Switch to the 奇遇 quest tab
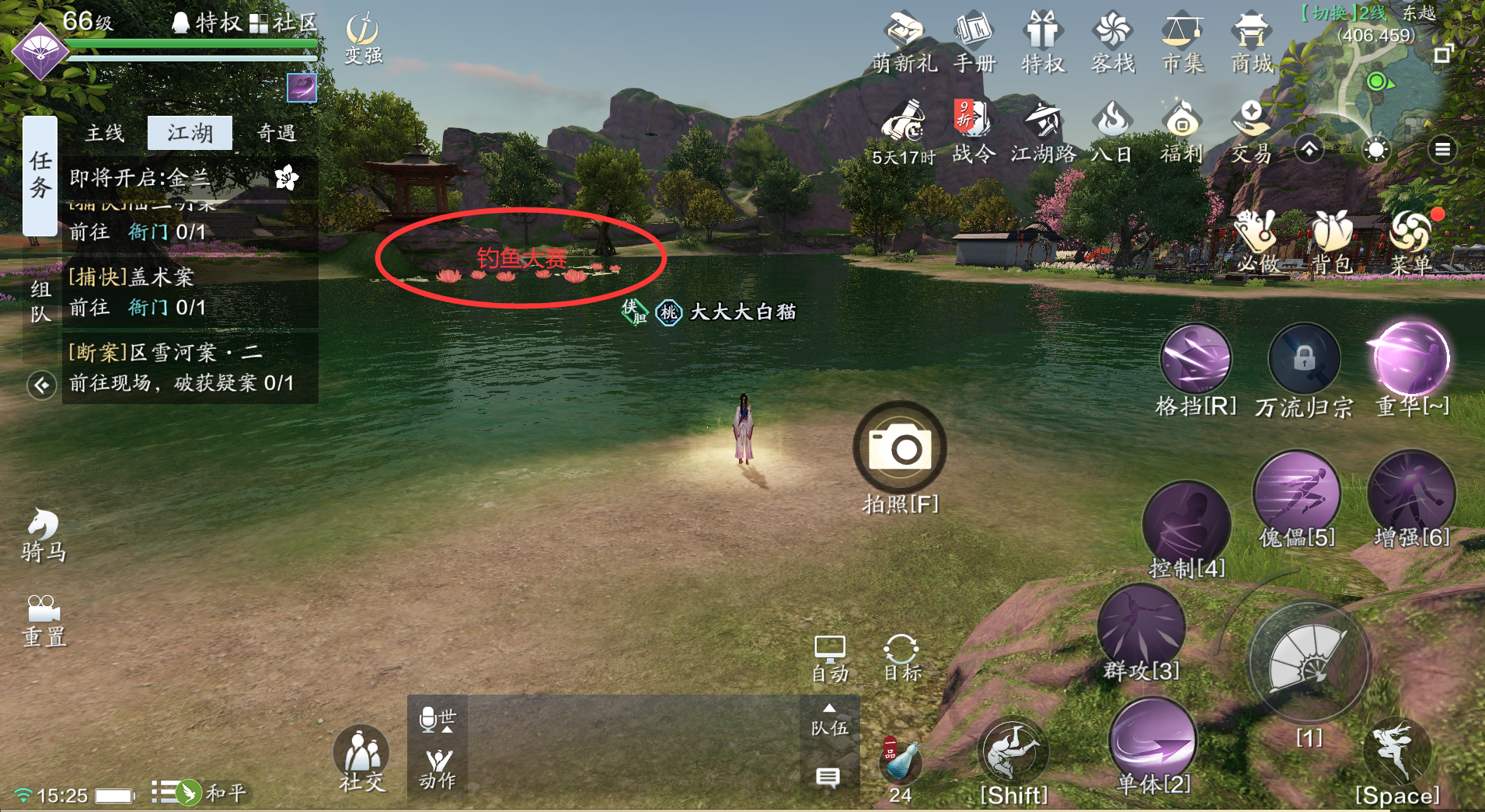1485x812 pixels. tap(276, 133)
